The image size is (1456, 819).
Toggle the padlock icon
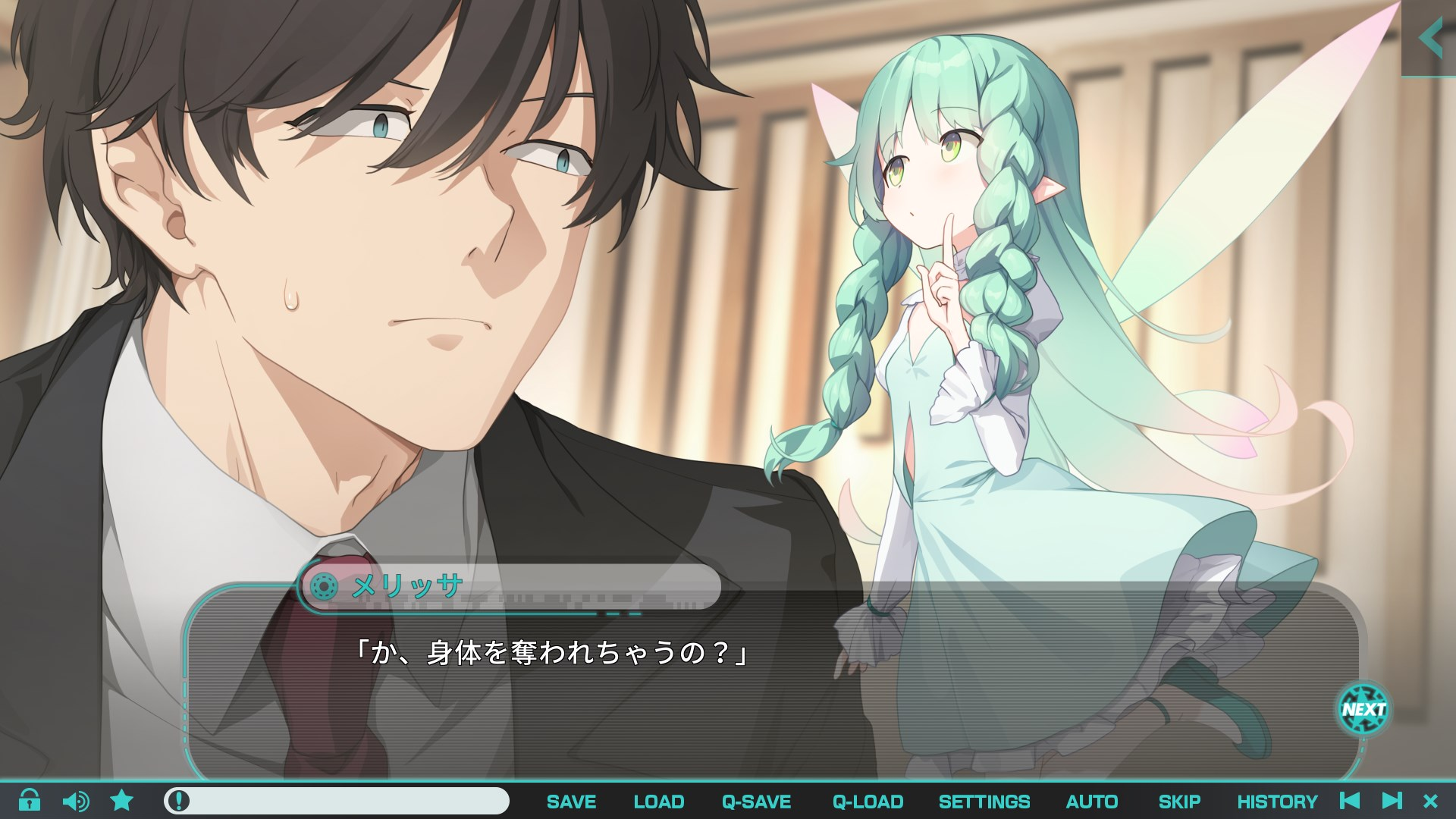coord(30,800)
